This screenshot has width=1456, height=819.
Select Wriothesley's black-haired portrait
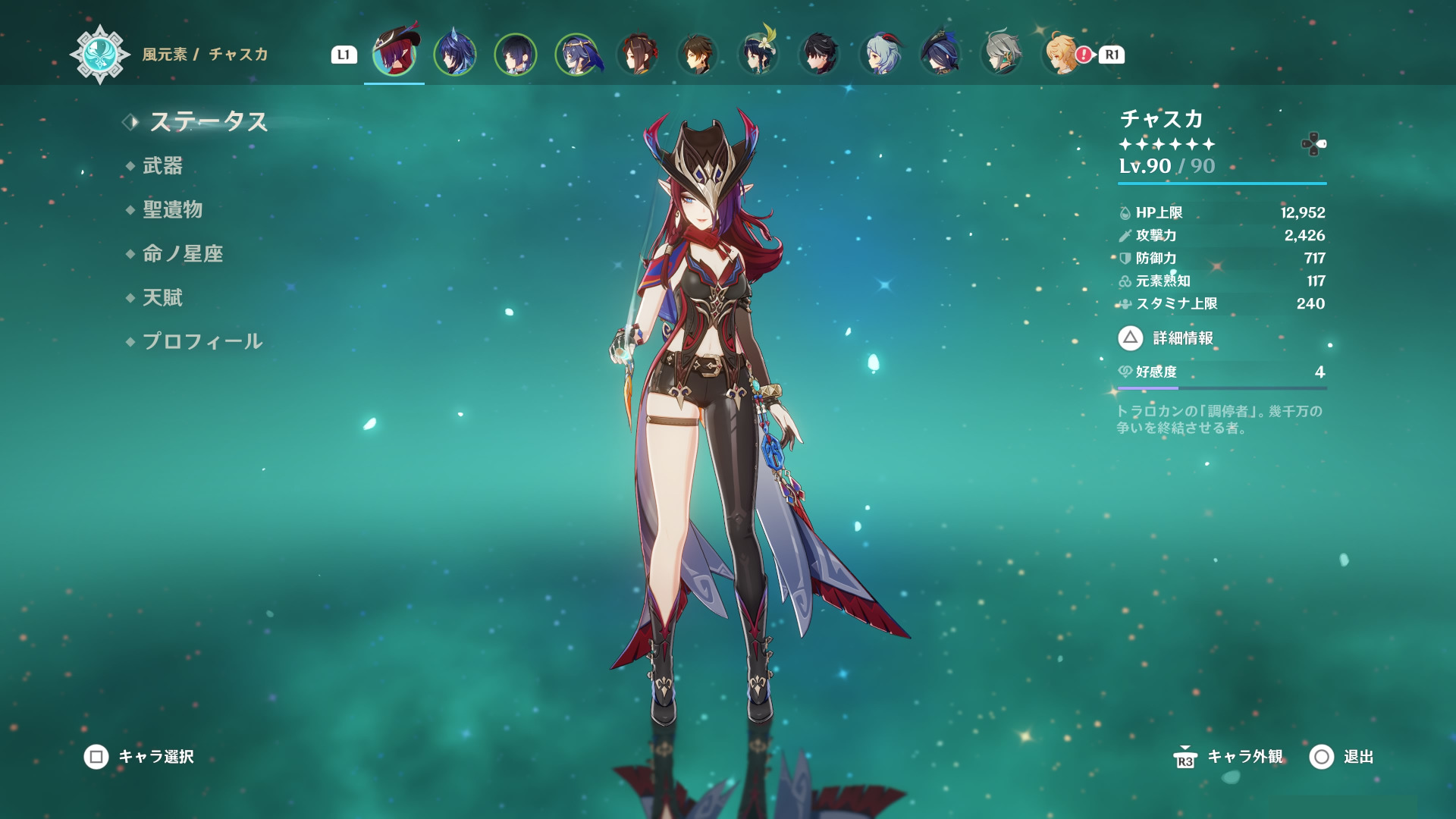click(819, 54)
